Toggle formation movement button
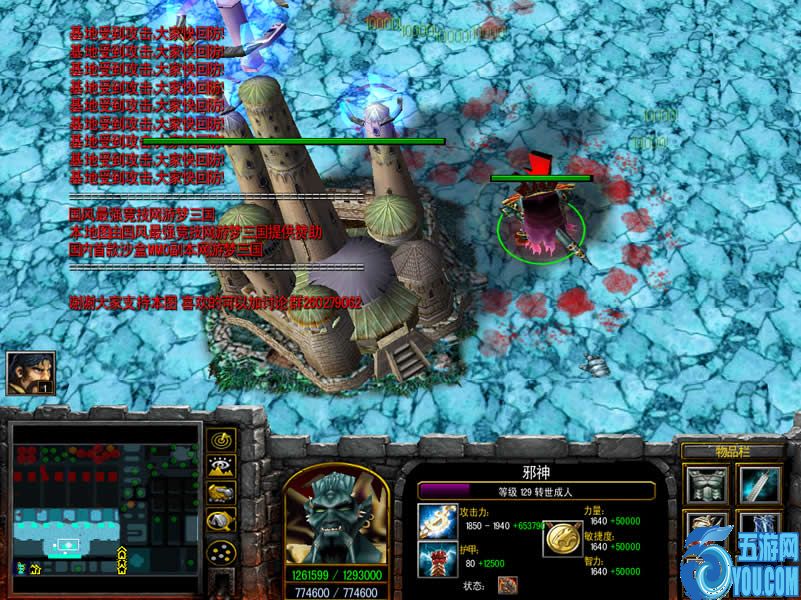 221,551
